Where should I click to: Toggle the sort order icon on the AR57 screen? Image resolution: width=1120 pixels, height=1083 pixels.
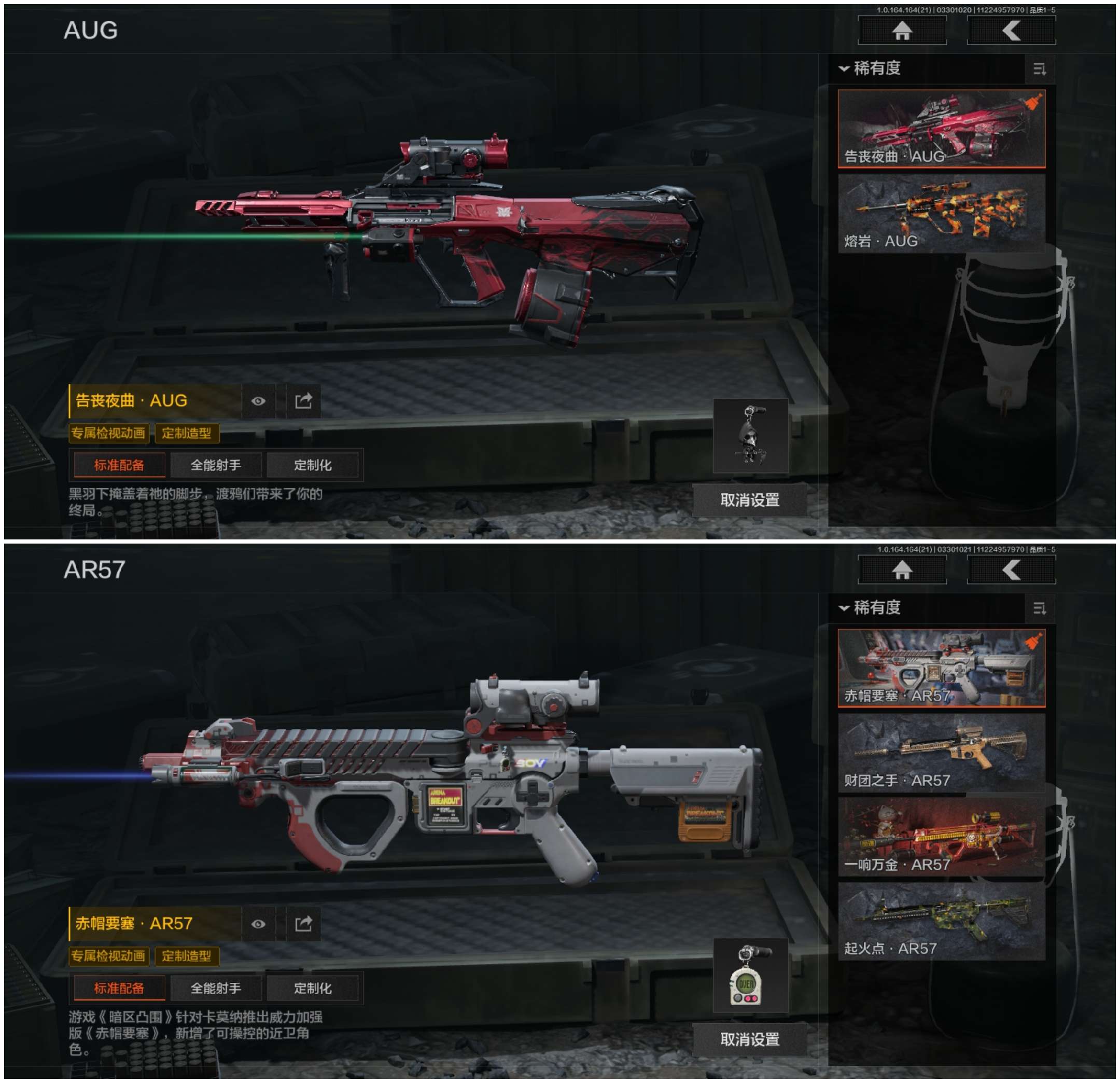[1039, 608]
